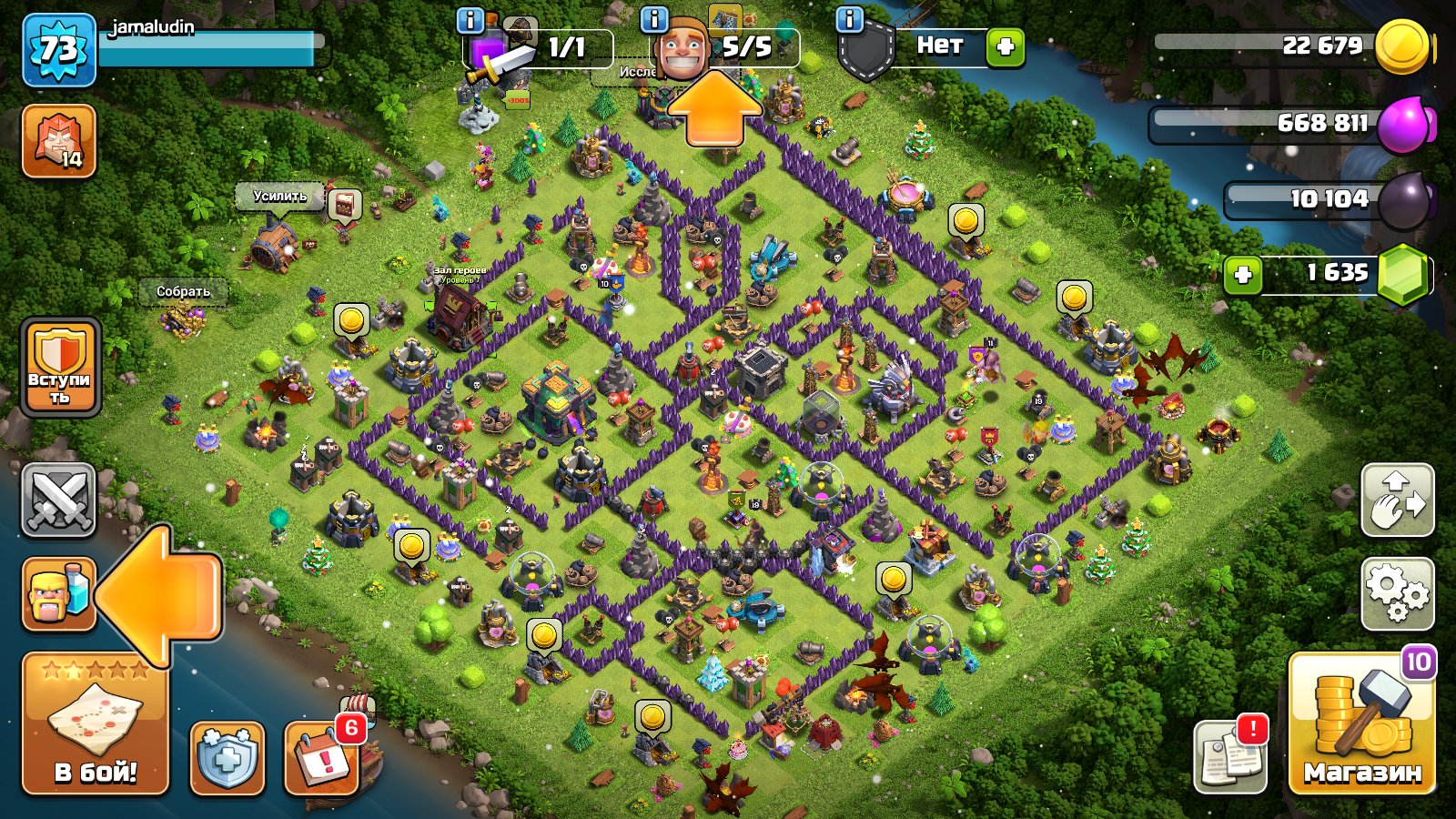The image size is (1456, 819).
Task: Open the game settings gears
Action: 1397,593
